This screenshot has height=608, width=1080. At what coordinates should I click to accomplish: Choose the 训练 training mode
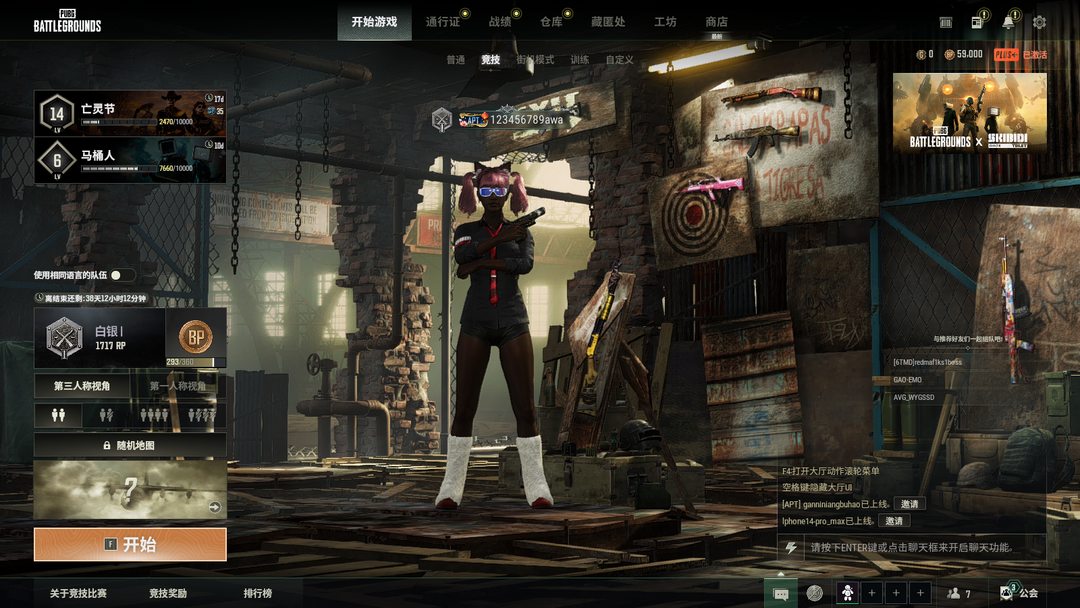pyautogui.click(x=580, y=60)
